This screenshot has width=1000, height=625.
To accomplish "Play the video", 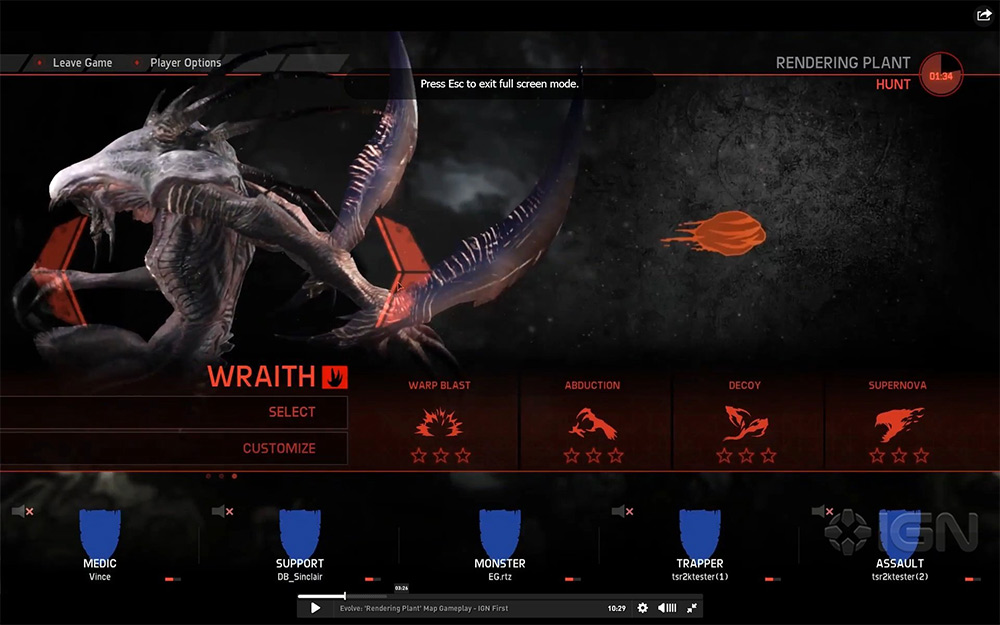I will (x=315, y=608).
